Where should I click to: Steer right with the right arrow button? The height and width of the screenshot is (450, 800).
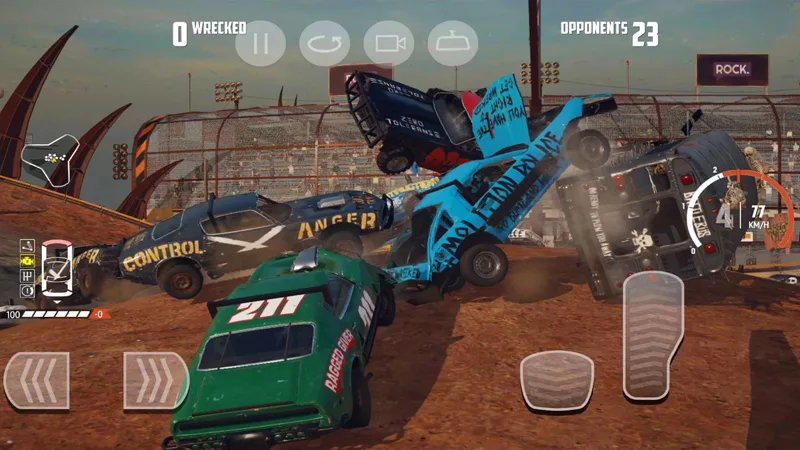[x=156, y=381]
